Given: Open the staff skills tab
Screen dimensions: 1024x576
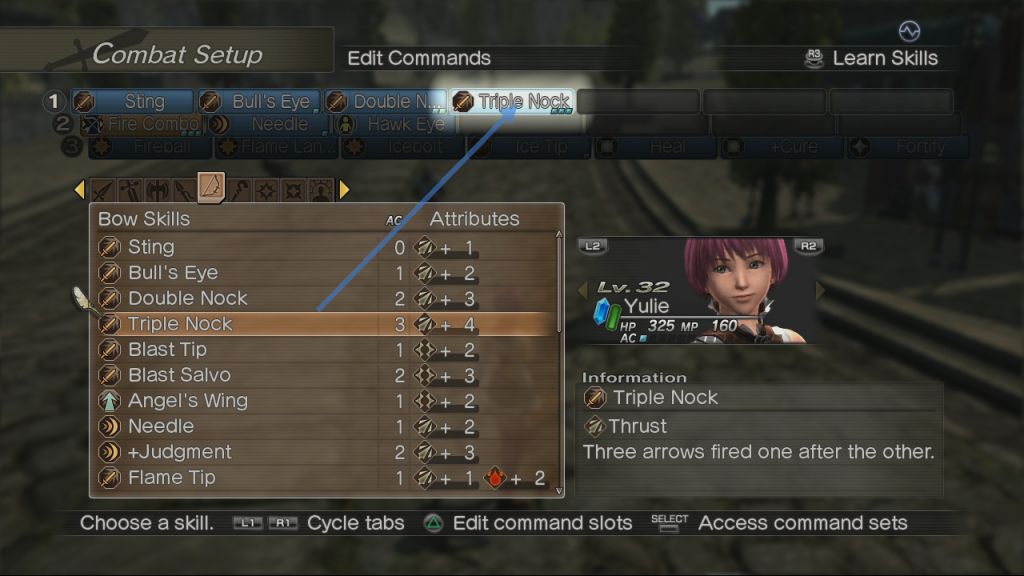Looking at the screenshot, I should click(x=240, y=189).
